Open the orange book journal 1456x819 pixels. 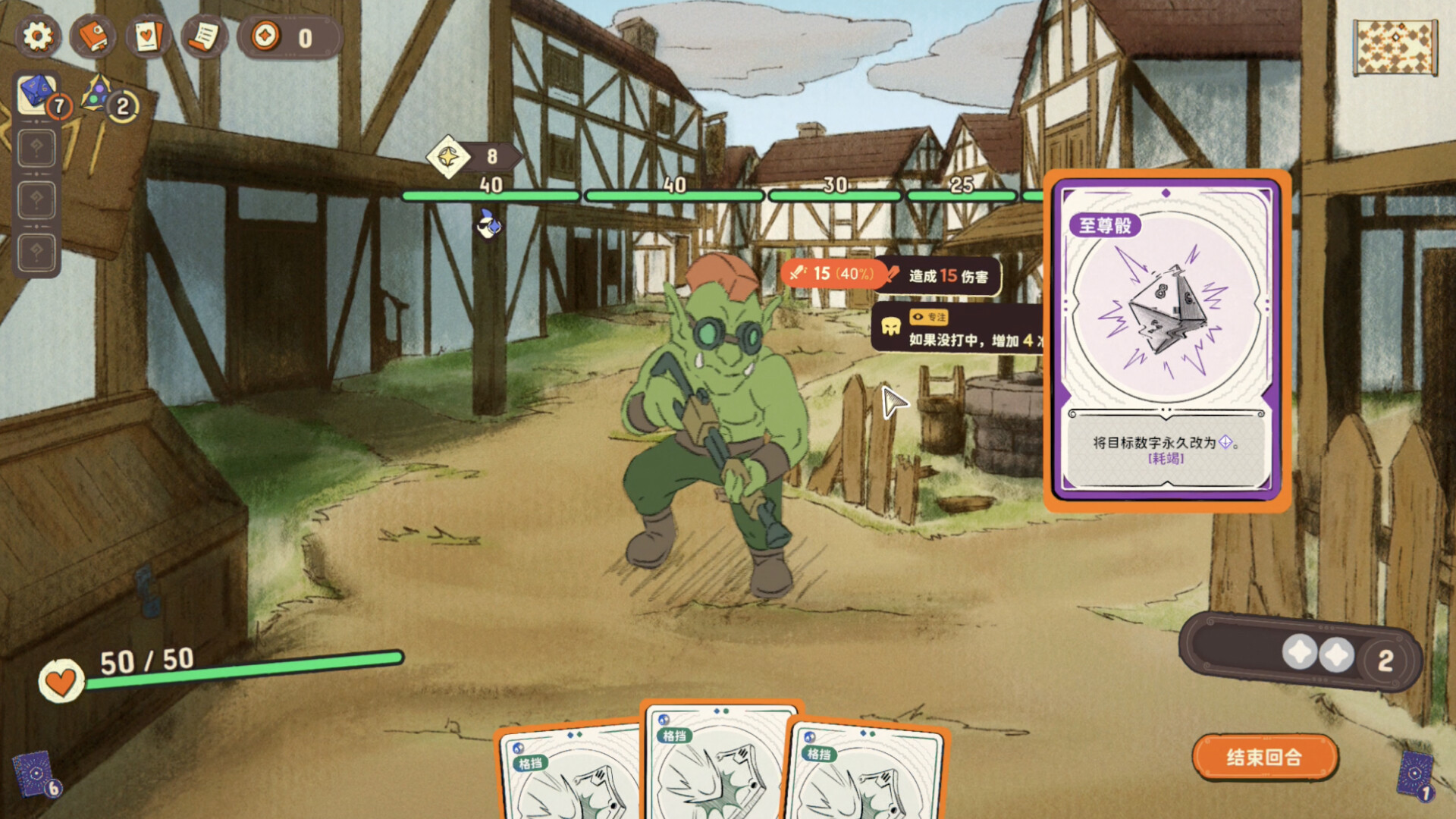tap(93, 36)
